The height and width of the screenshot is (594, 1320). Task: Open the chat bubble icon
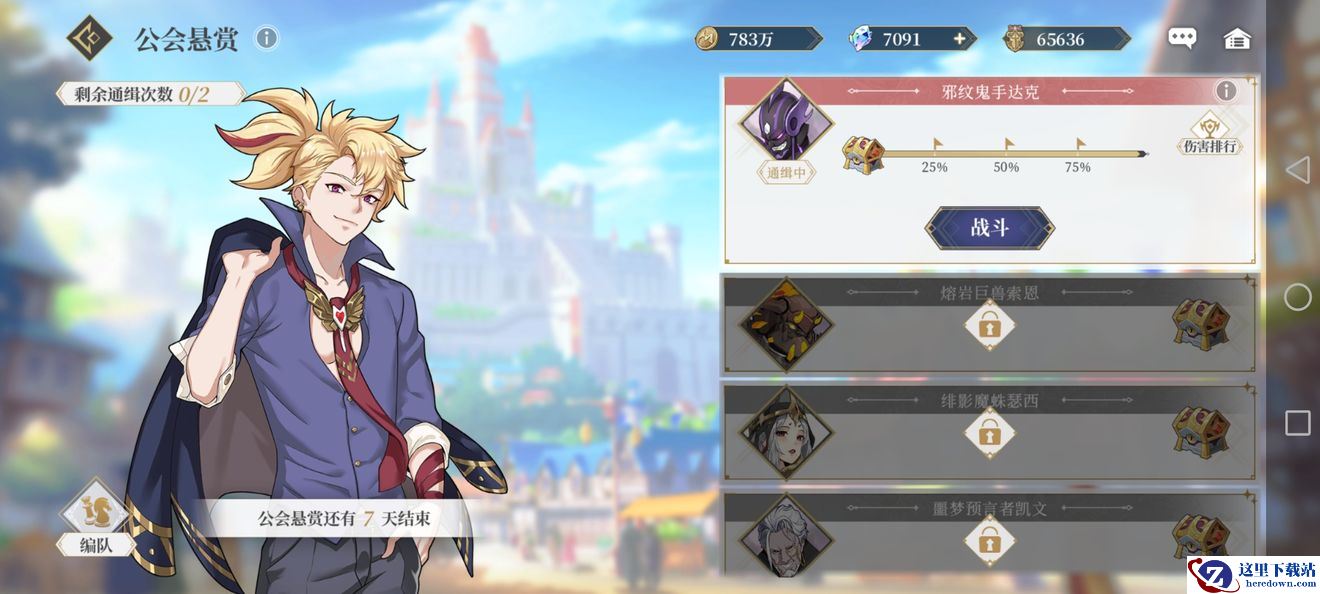[1182, 39]
